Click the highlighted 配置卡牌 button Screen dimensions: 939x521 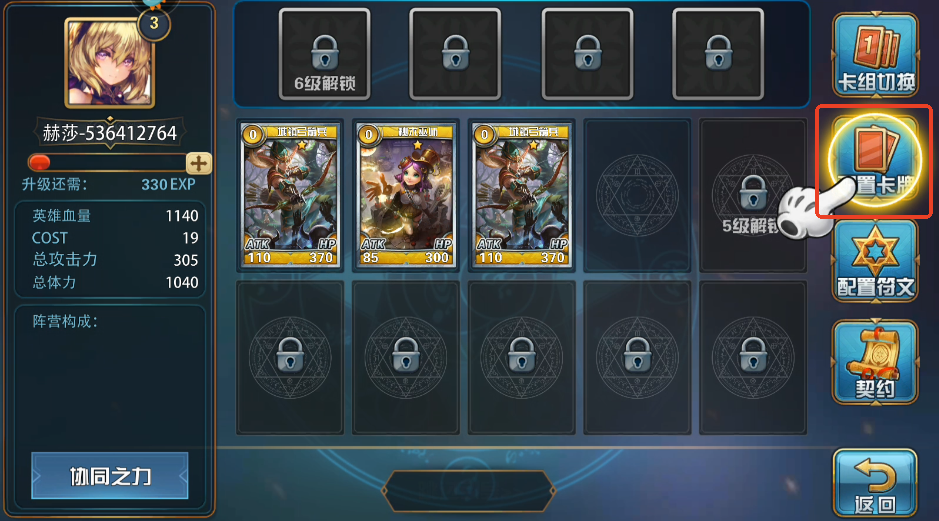coord(875,160)
